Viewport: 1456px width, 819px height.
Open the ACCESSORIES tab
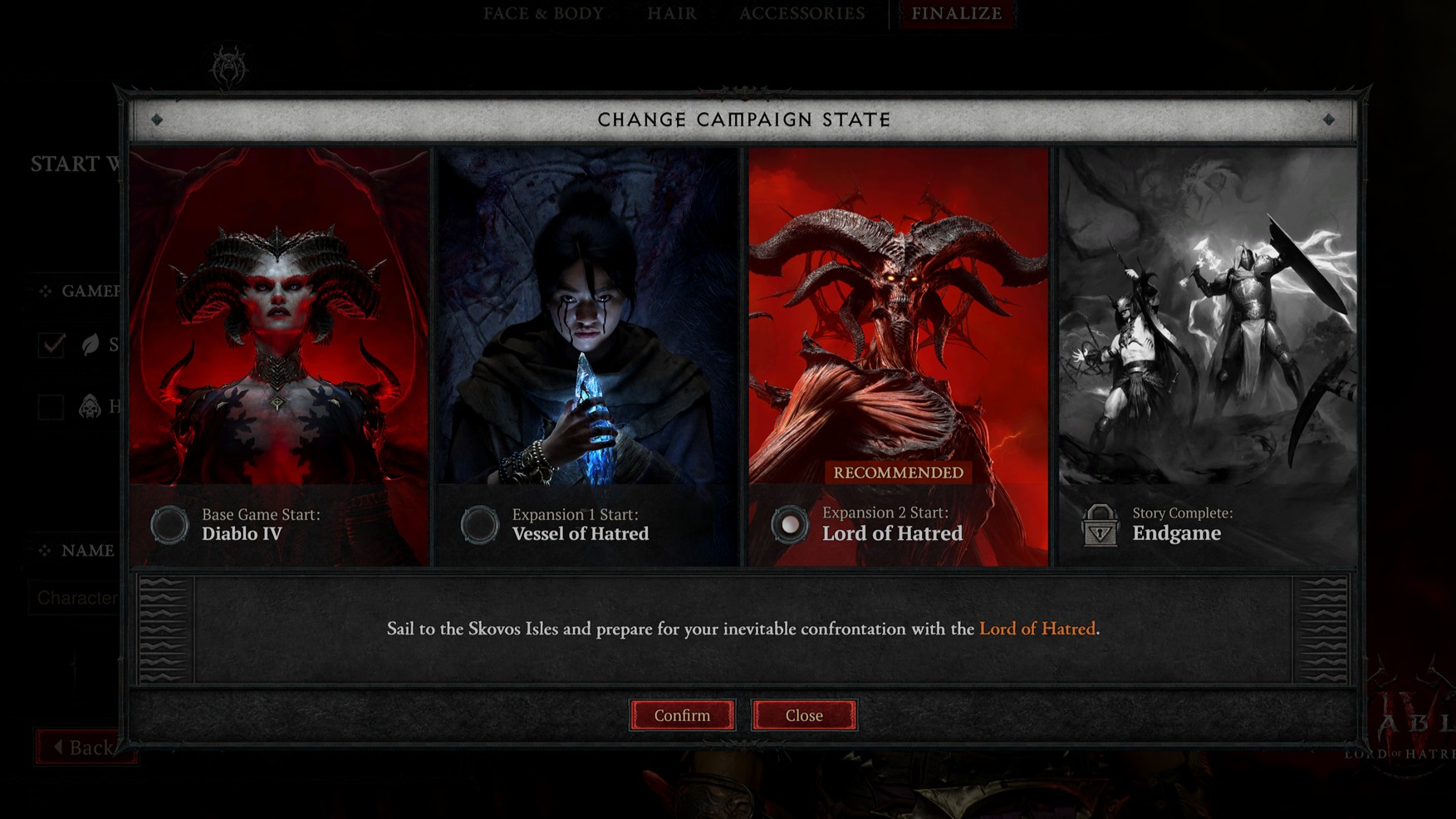802,13
